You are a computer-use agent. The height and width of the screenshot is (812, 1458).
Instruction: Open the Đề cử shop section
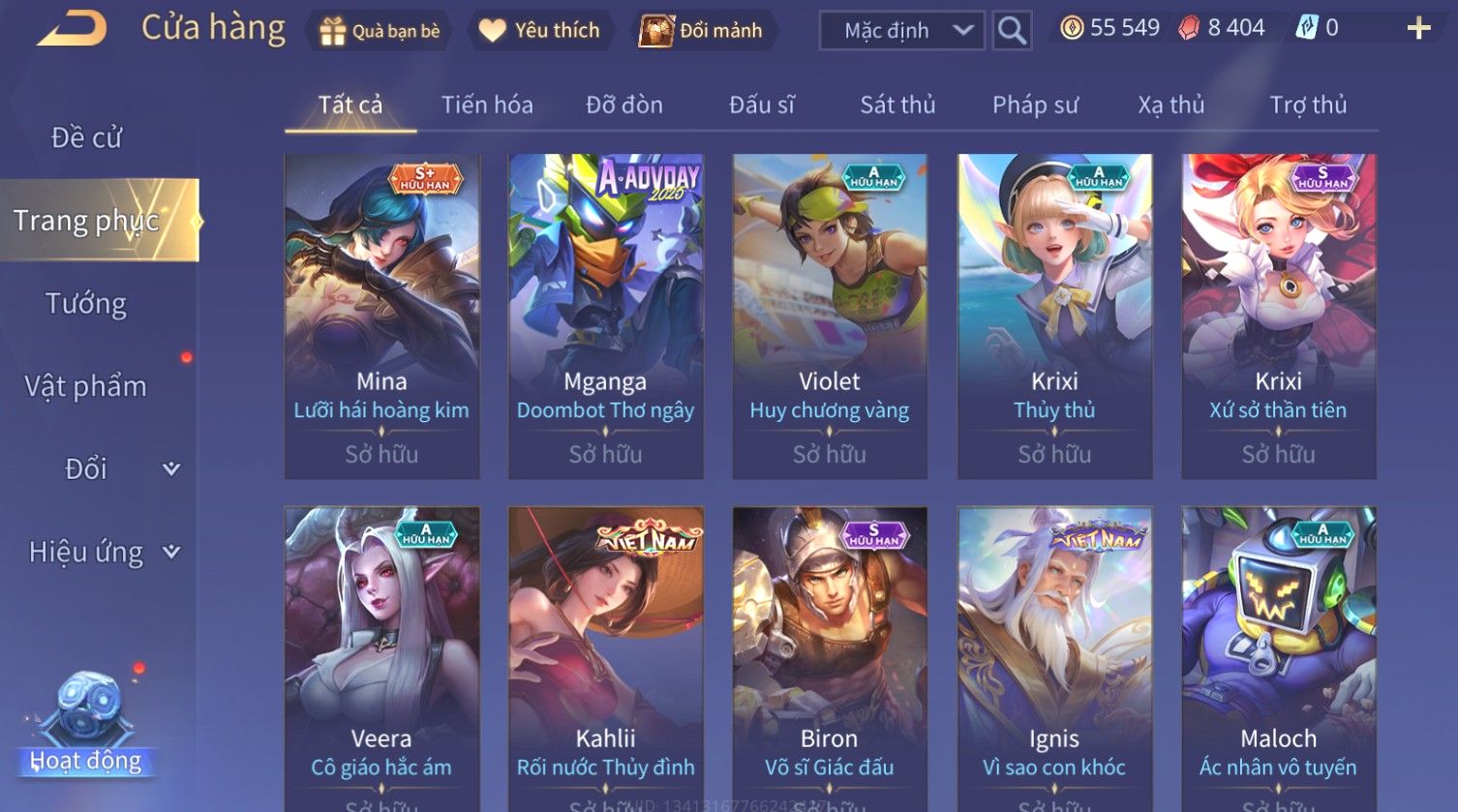[86, 137]
